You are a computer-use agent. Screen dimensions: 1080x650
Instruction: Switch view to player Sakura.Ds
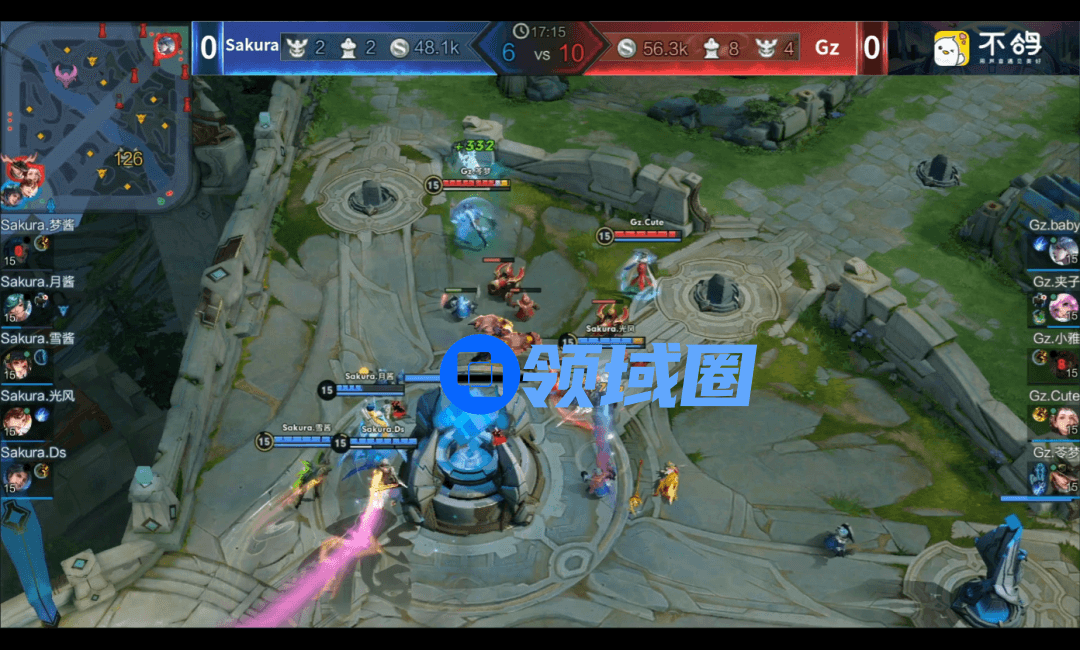tap(17, 477)
